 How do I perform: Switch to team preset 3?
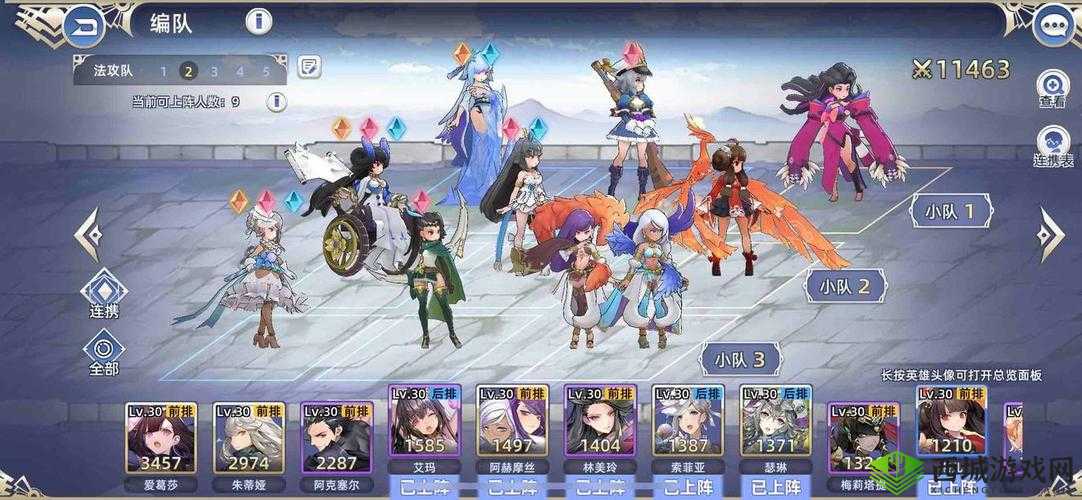point(214,71)
